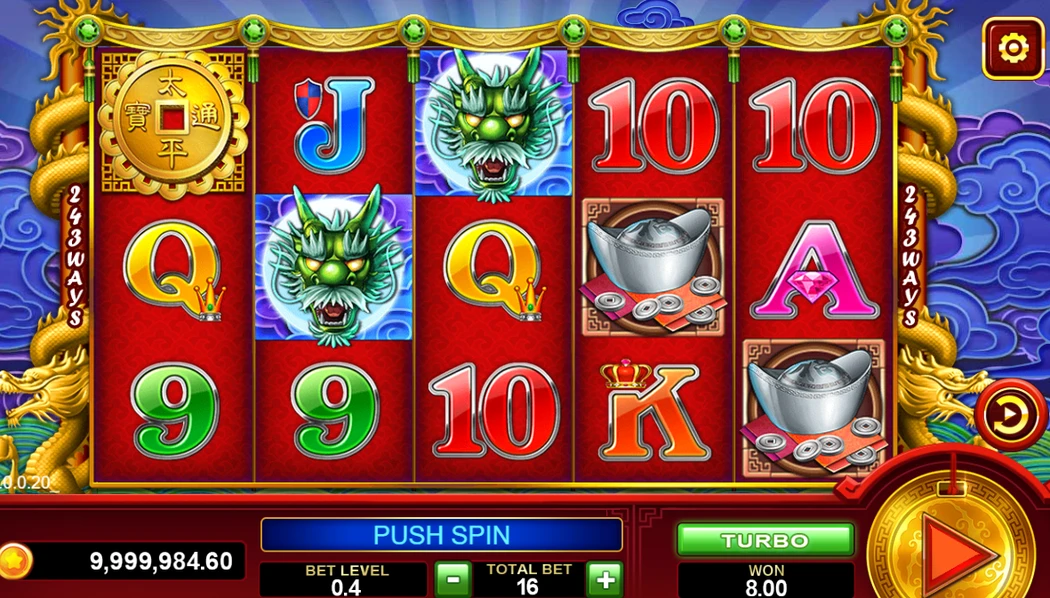Decrease the total bet with minus

(453, 579)
